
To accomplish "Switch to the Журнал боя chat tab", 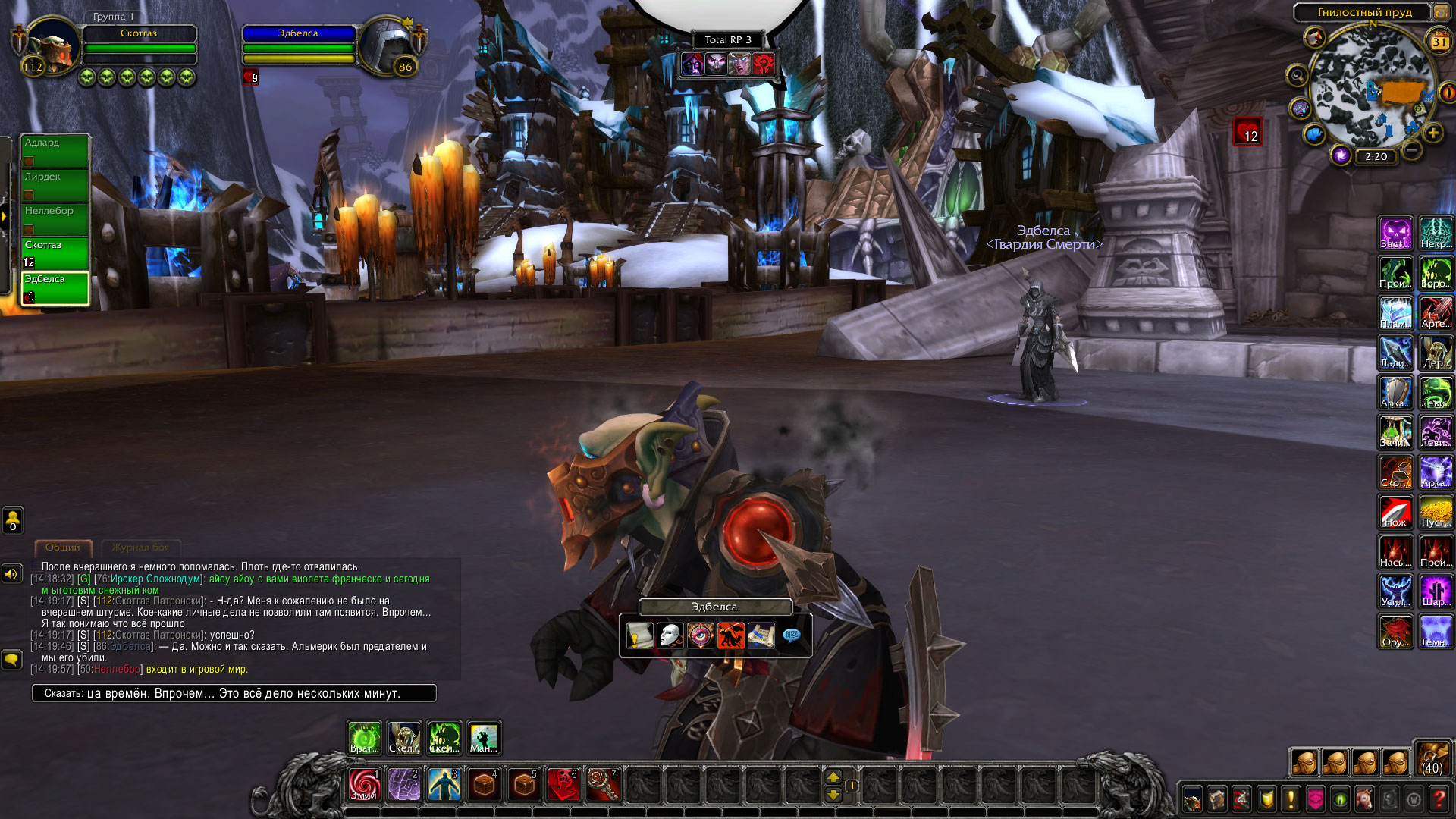I will [x=140, y=548].
